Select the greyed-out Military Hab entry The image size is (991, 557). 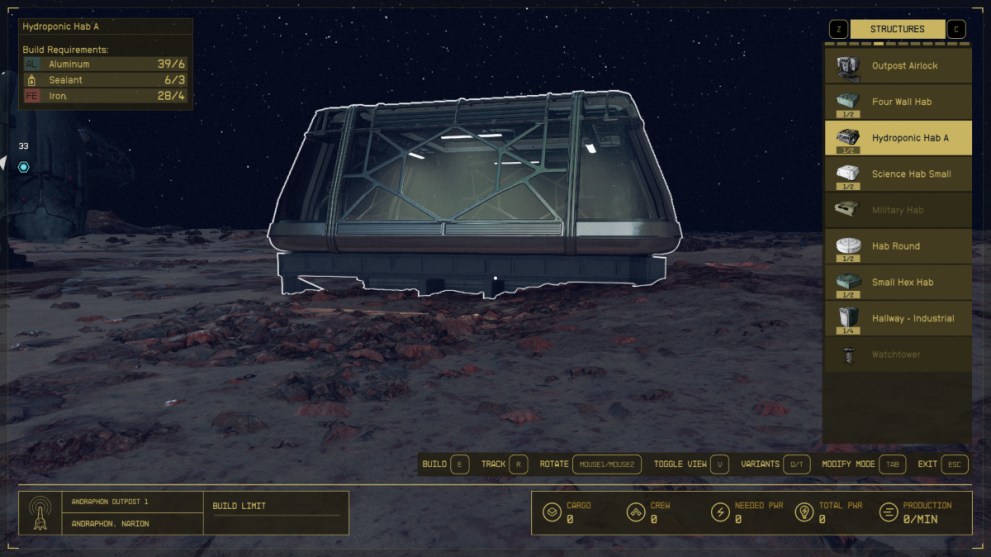[x=897, y=210]
